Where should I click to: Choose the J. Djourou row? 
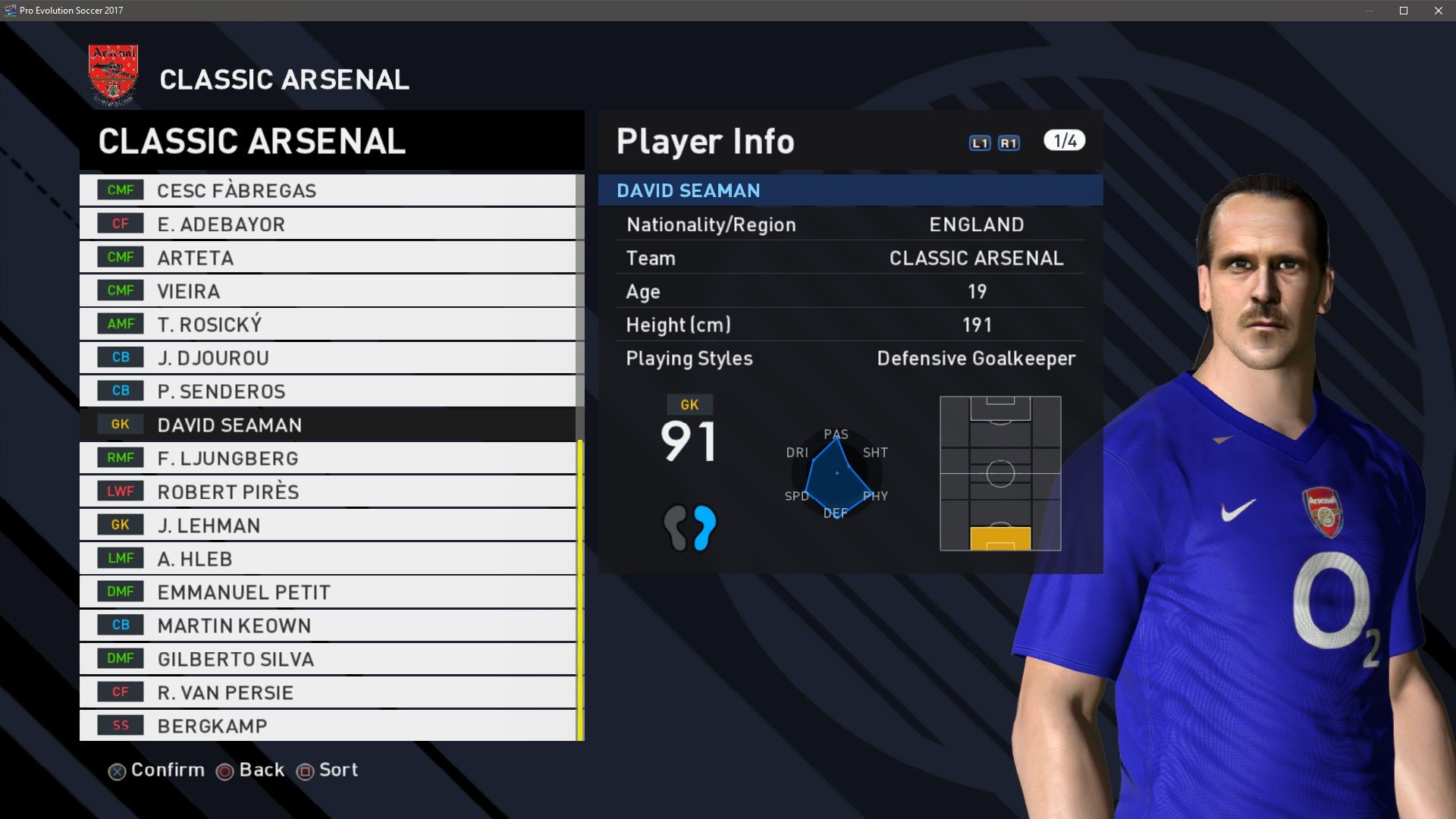[328, 358]
